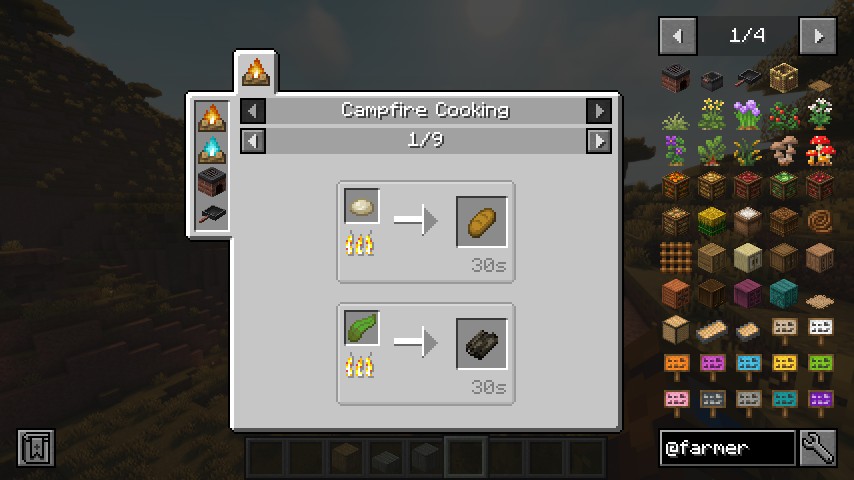The width and height of the screenshot is (854, 480).
Task: Pick the red mushroom colony item
Action: [820, 150]
